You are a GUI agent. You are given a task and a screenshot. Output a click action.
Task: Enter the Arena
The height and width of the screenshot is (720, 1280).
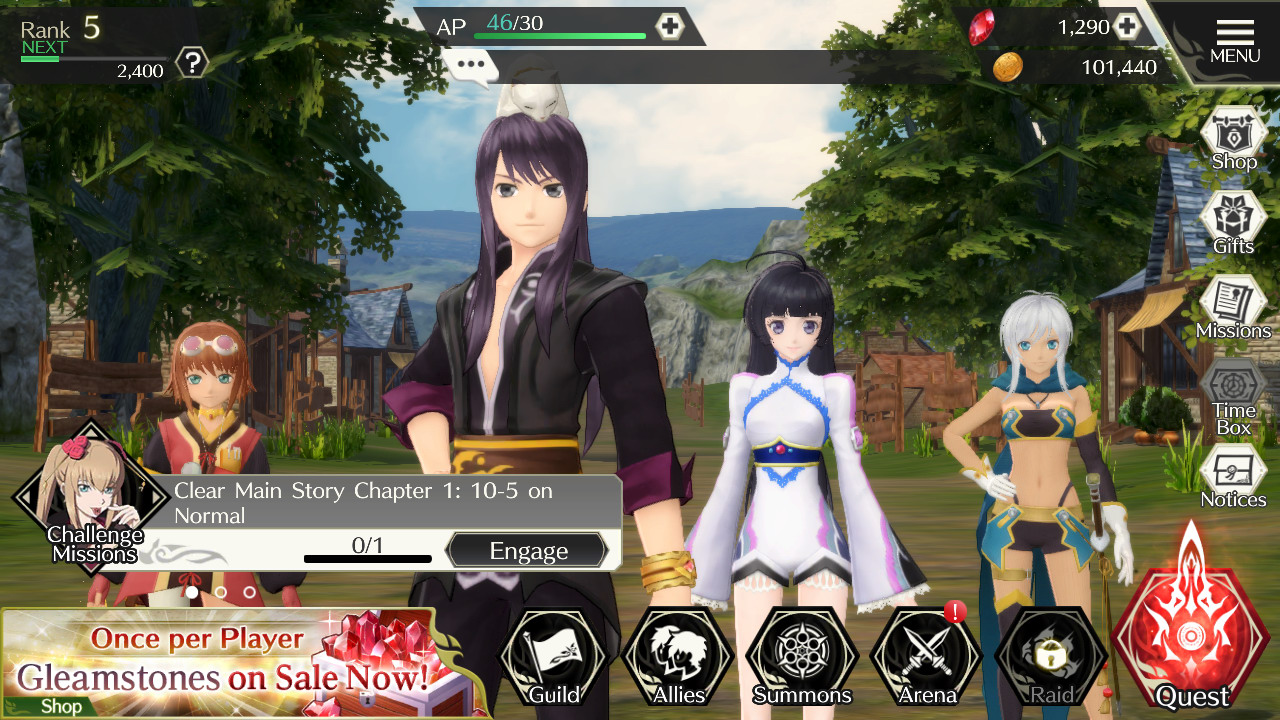[x=926, y=658]
